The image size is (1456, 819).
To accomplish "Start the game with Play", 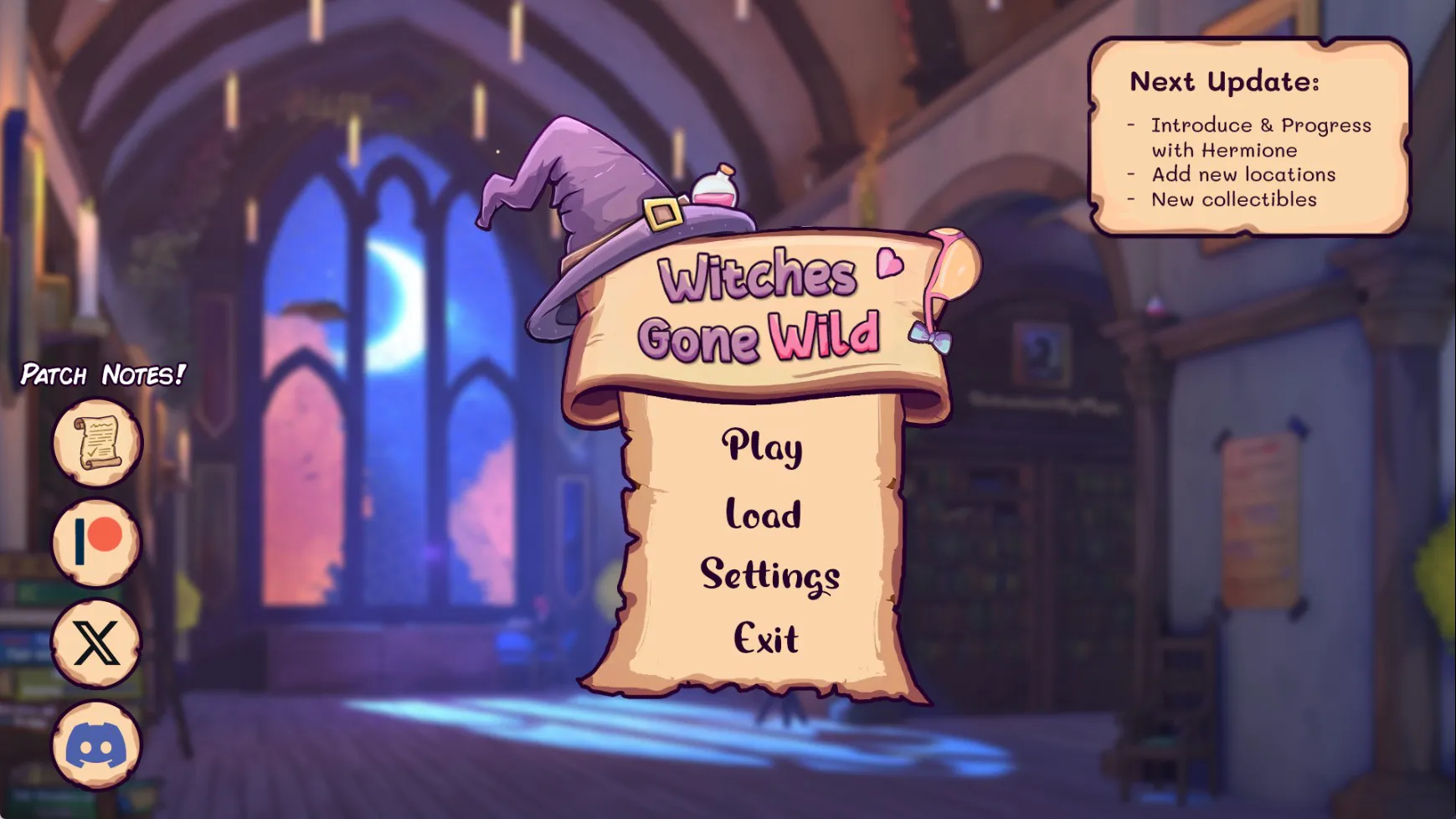I will pos(762,446).
